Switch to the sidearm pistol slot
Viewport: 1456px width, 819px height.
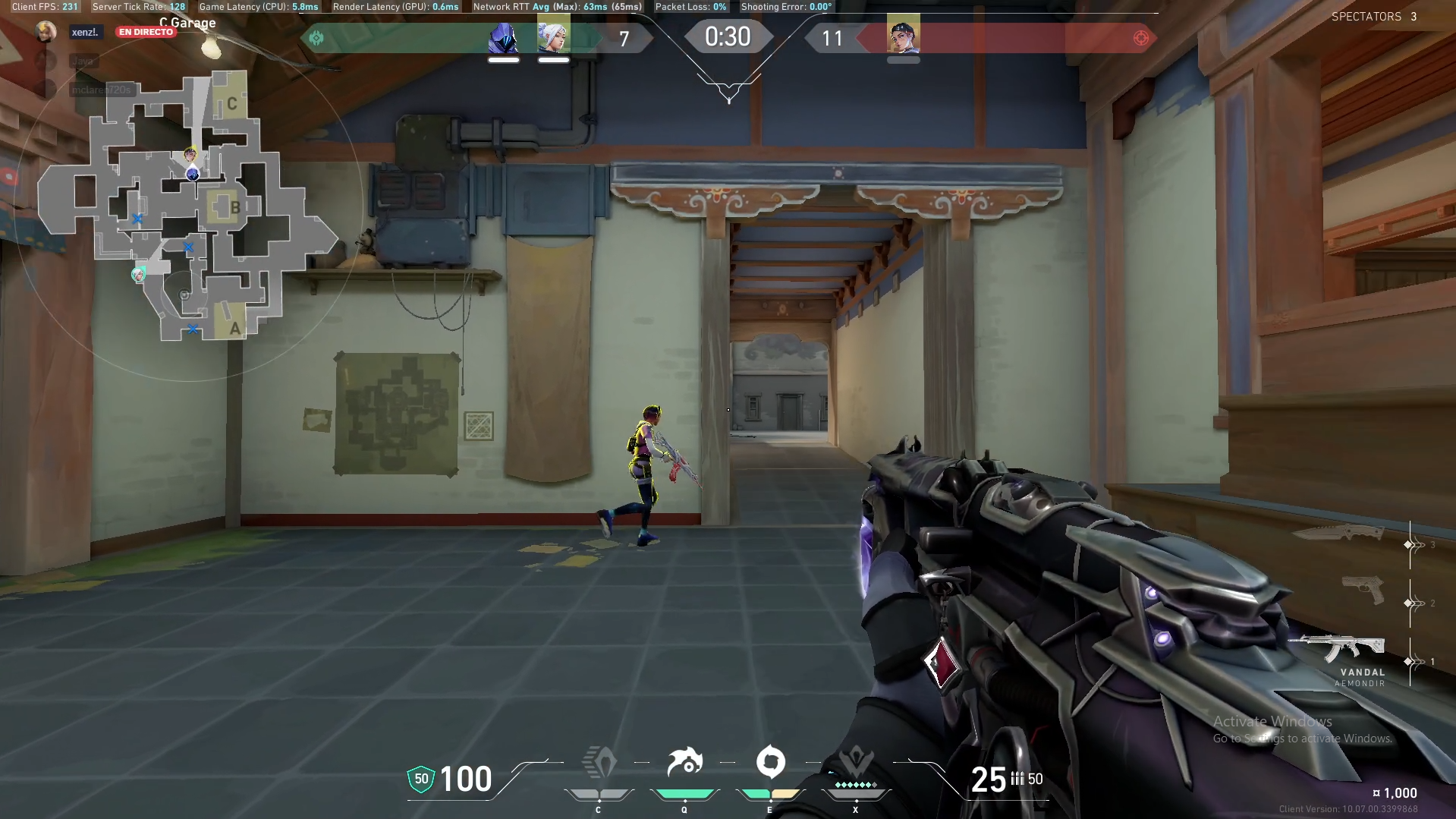[x=1363, y=589]
